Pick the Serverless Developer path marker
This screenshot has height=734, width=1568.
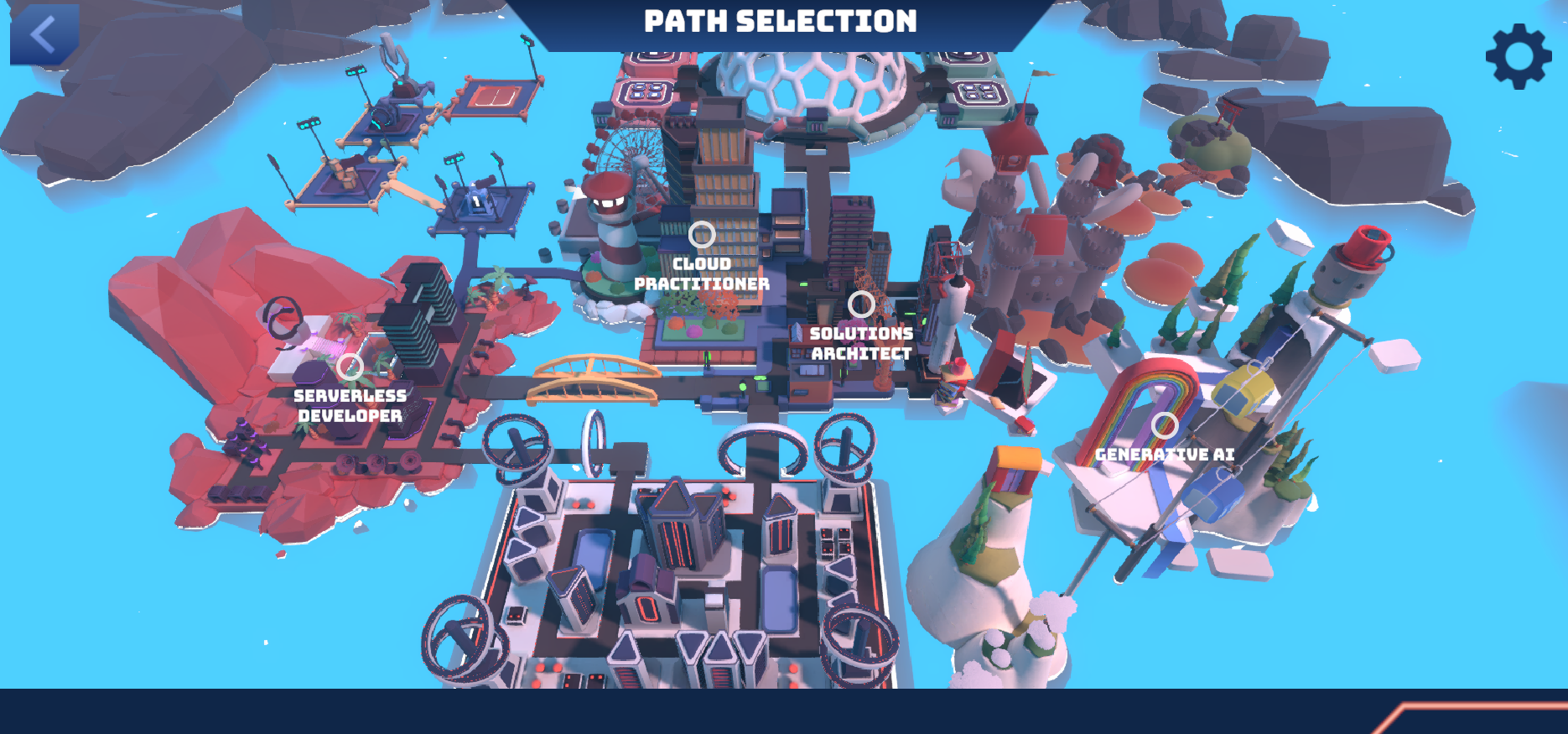coord(350,367)
